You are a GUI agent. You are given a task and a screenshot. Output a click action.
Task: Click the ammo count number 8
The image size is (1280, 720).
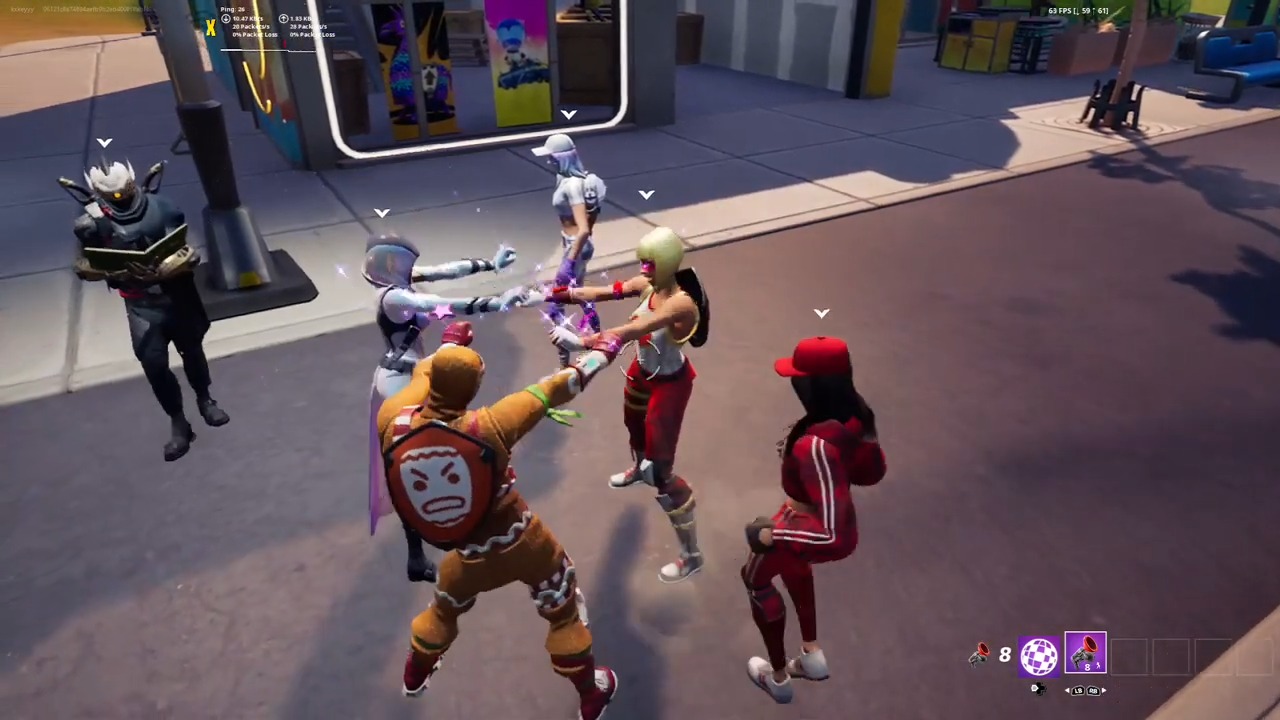tap(1004, 655)
